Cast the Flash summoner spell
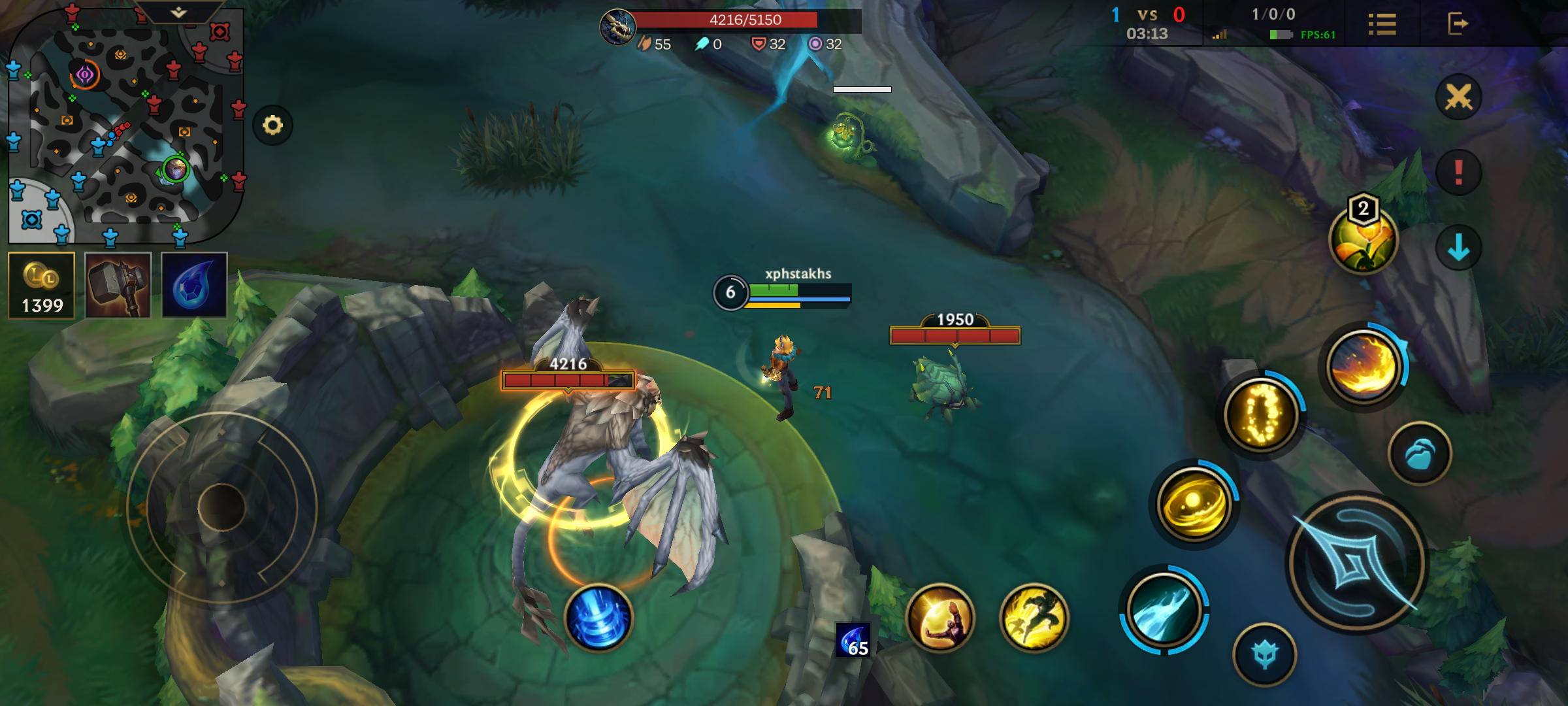 coord(1034,618)
